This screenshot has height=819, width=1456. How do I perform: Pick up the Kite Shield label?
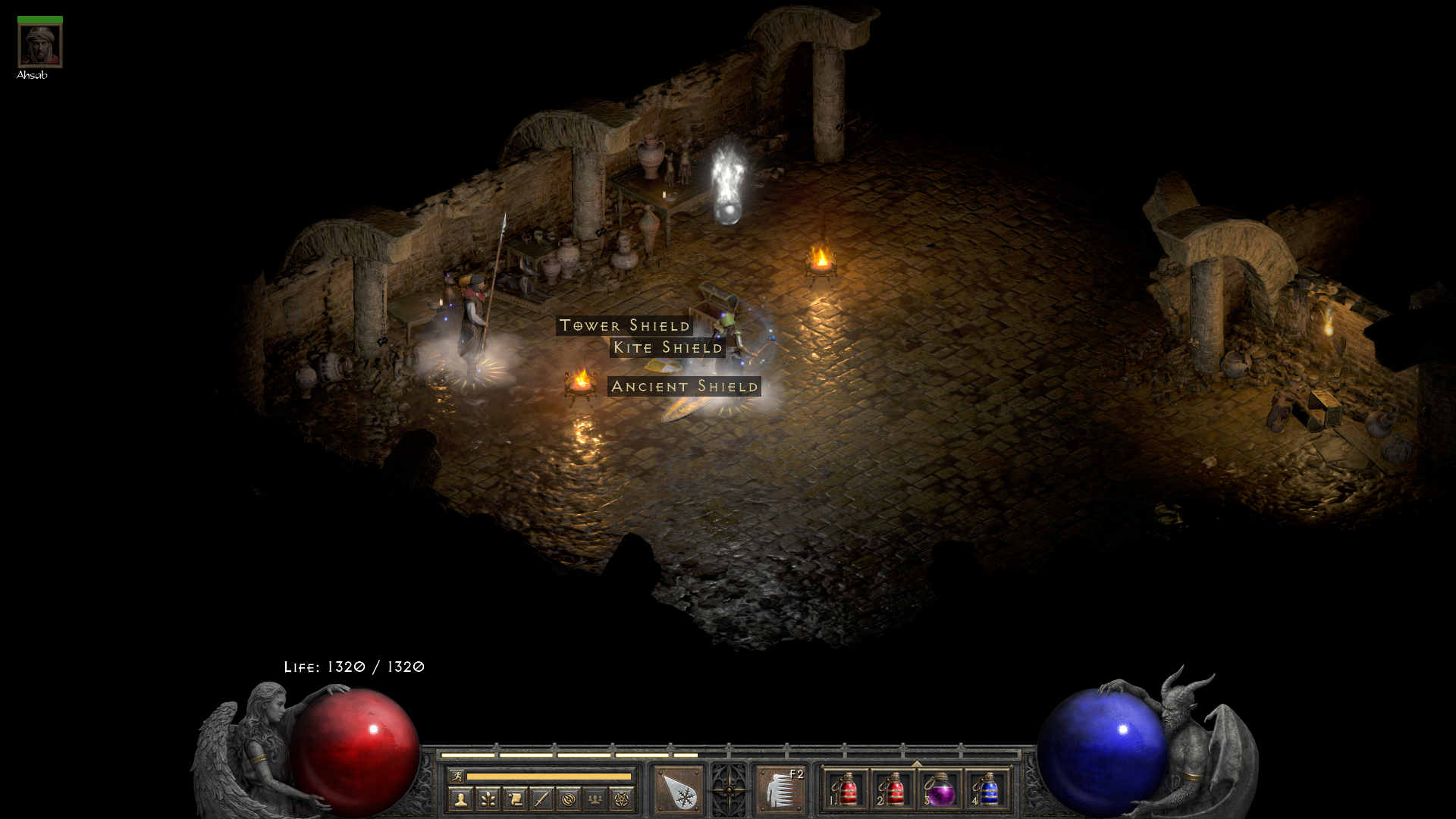[x=668, y=347]
